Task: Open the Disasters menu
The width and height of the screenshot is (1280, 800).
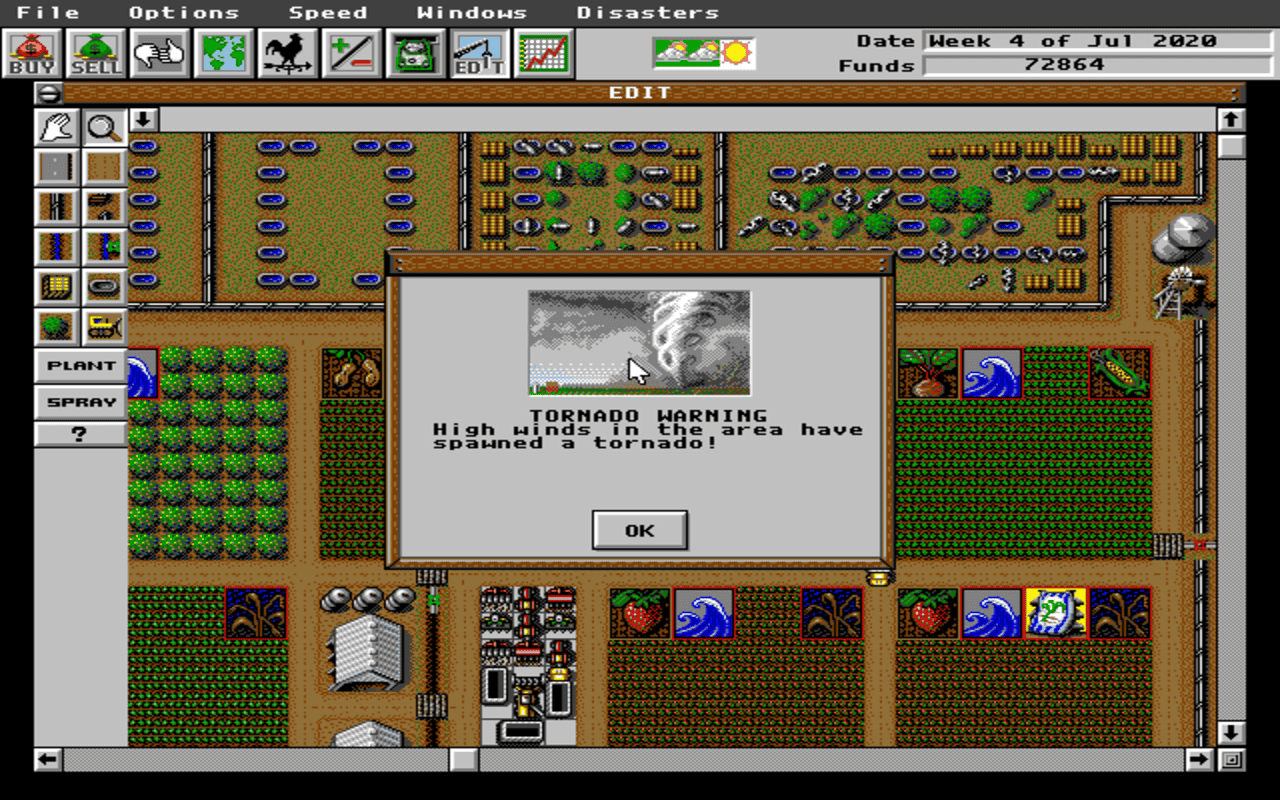Action: point(648,12)
